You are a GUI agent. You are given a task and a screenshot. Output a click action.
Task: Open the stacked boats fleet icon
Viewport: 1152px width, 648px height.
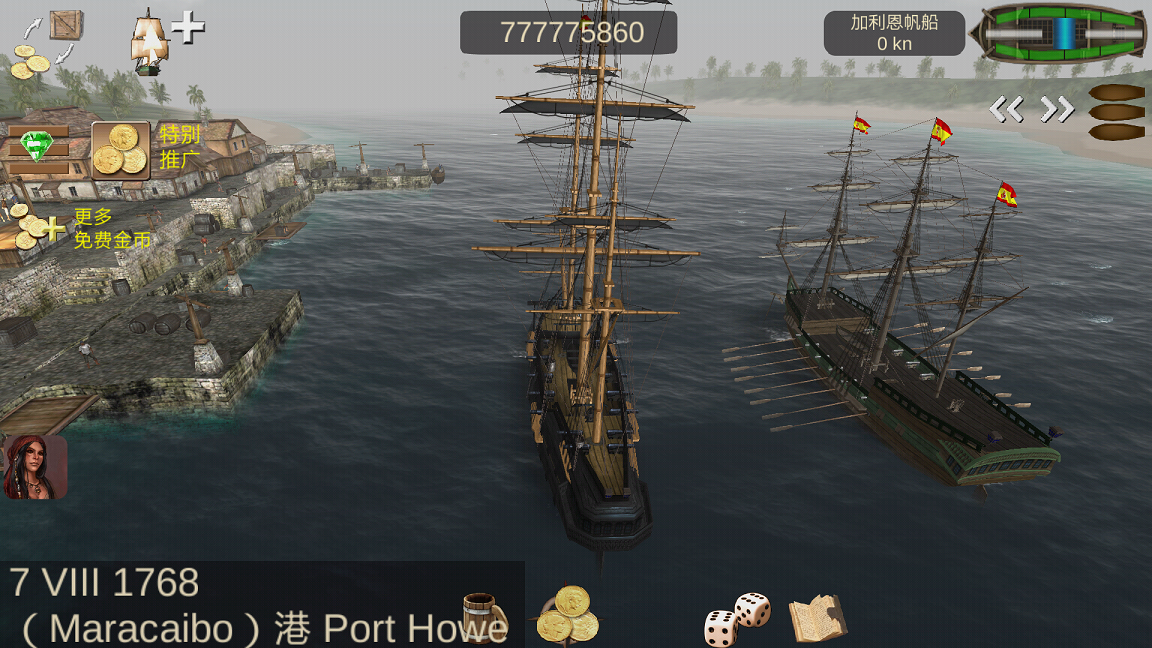[1116, 112]
